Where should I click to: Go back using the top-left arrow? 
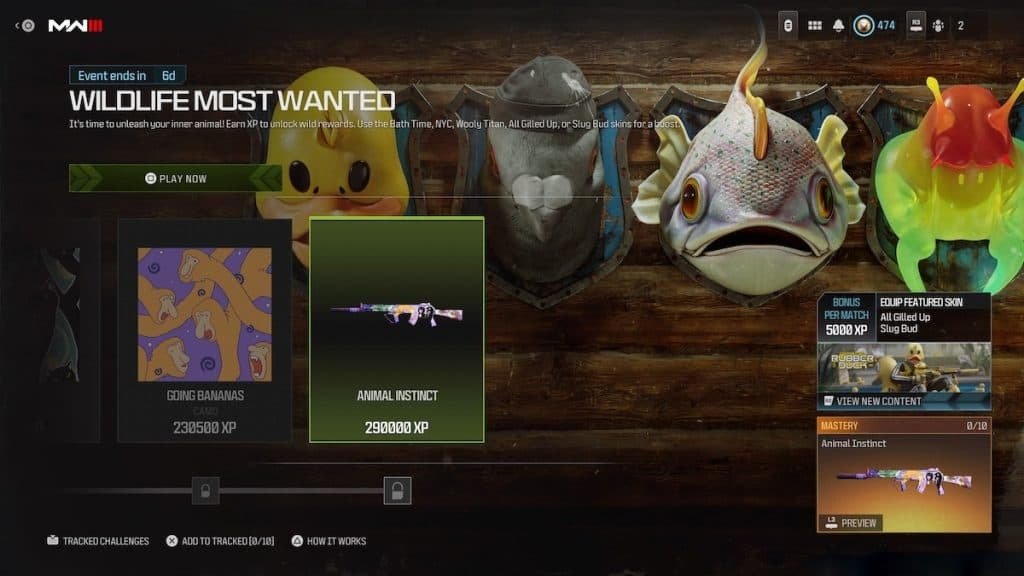[x=18, y=25]
